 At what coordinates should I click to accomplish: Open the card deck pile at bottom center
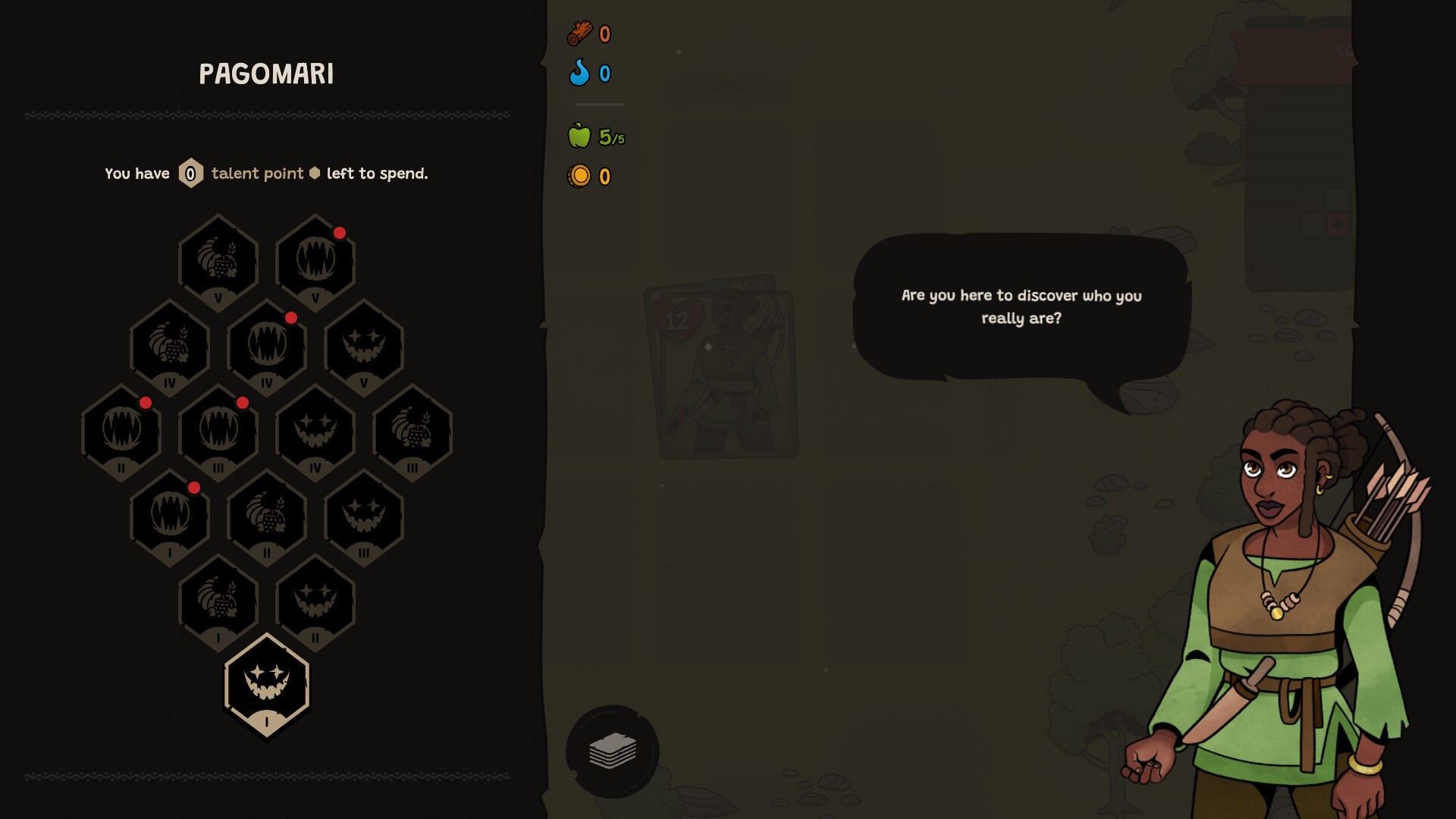613,750
